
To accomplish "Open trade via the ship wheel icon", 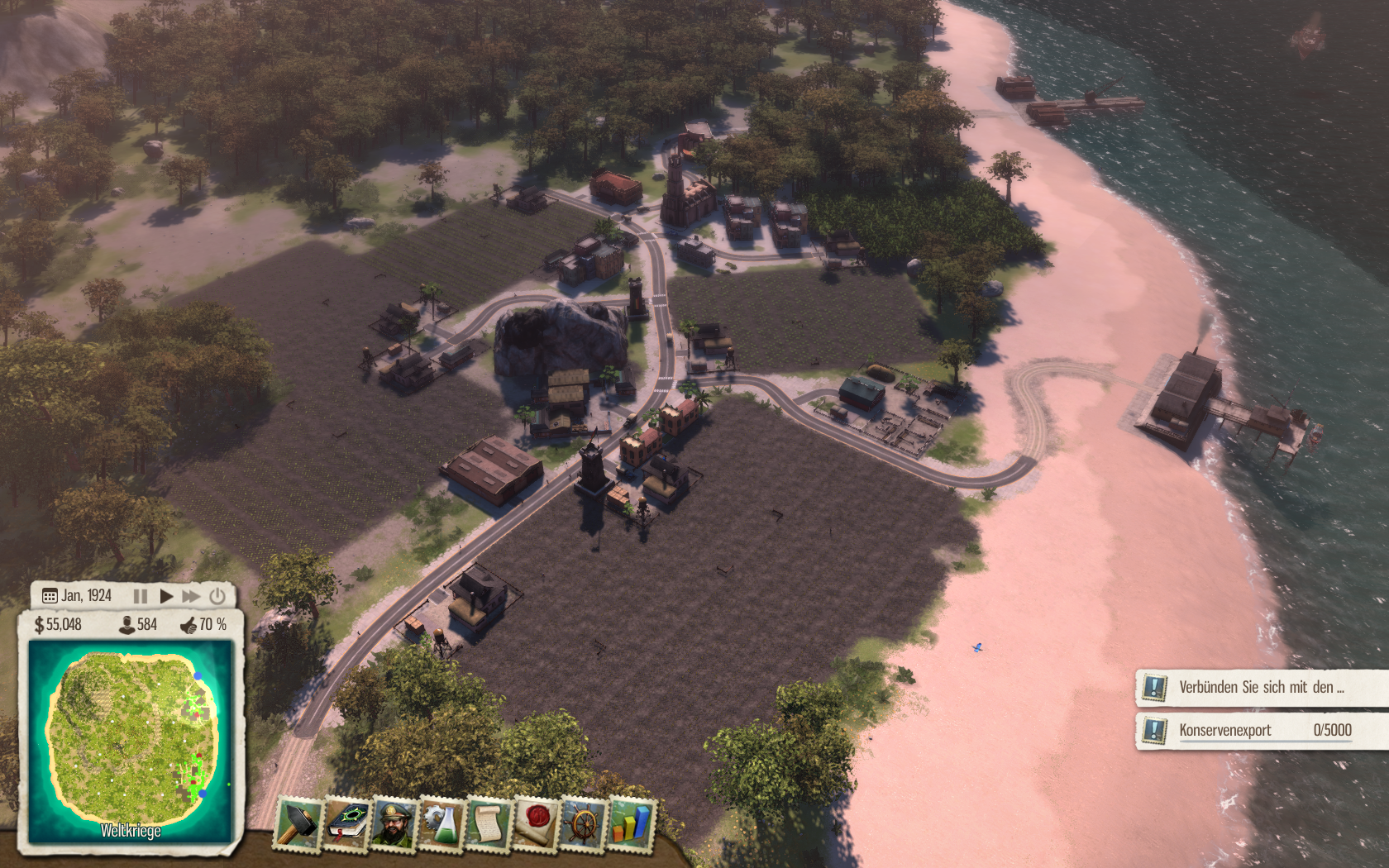I will click(583, 823).
